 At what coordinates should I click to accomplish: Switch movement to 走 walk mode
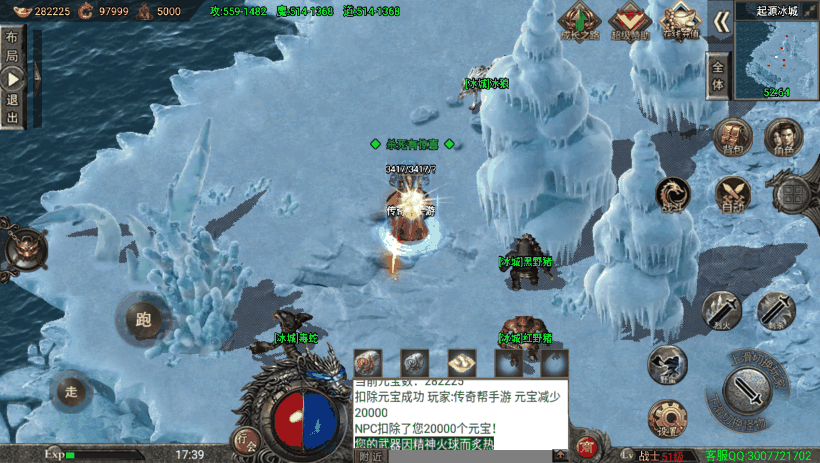tap(70, 390)
